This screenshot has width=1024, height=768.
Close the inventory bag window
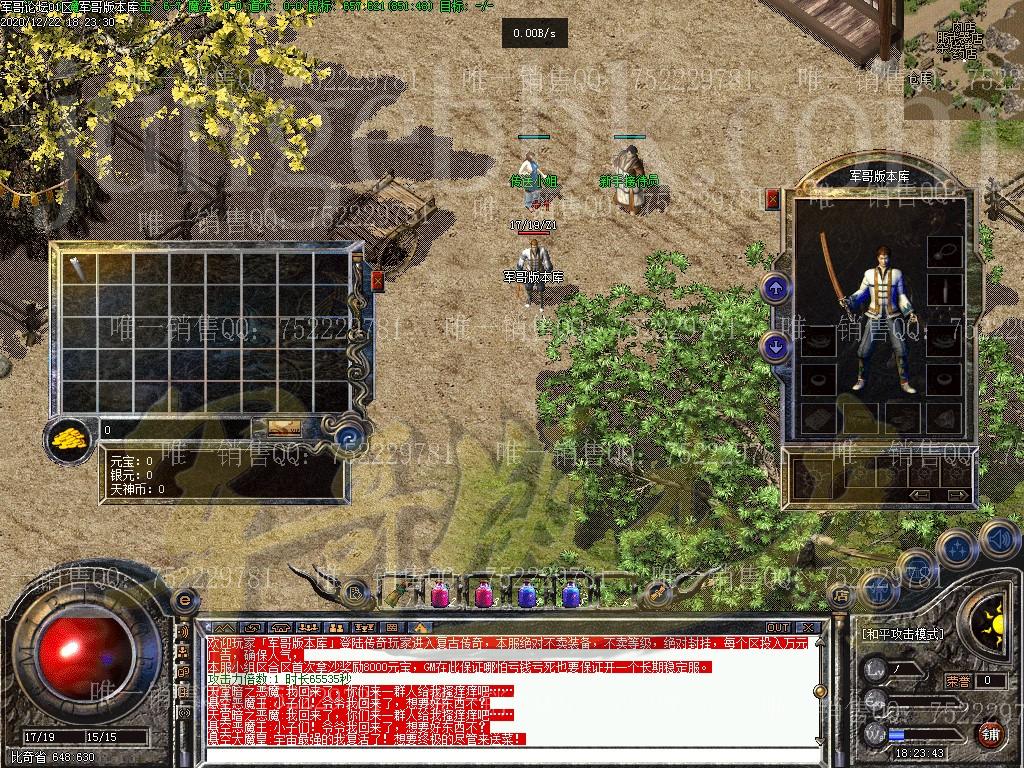(378, 280)
